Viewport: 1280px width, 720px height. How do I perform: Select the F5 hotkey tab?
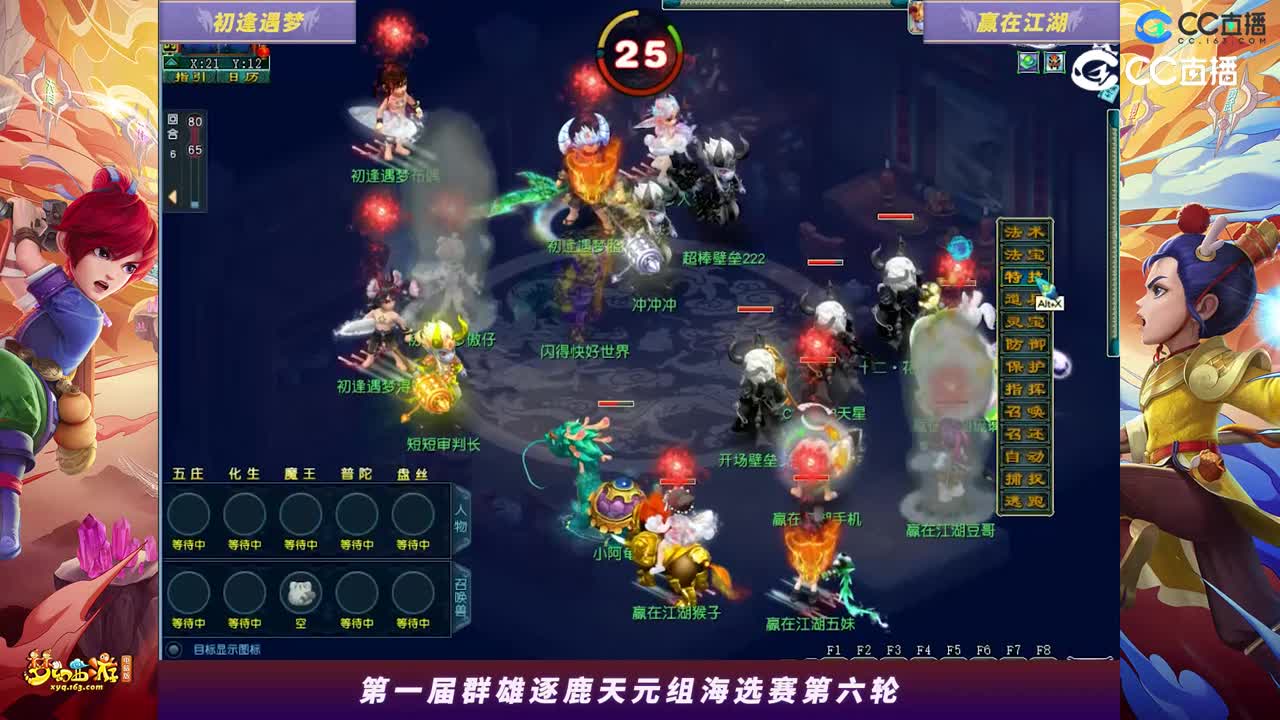(951, 649)
